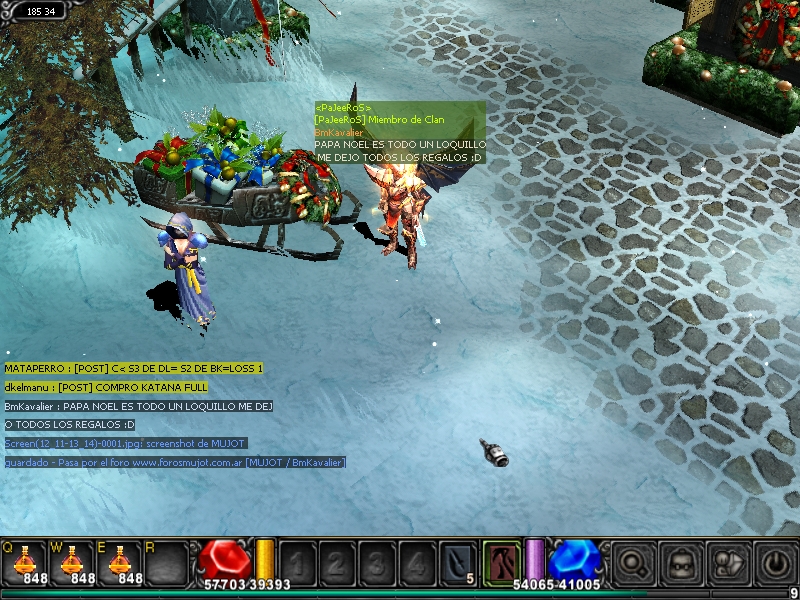
Task: Select the empty R quick slot
Action: pyautogui.click(x=167, y=562)
